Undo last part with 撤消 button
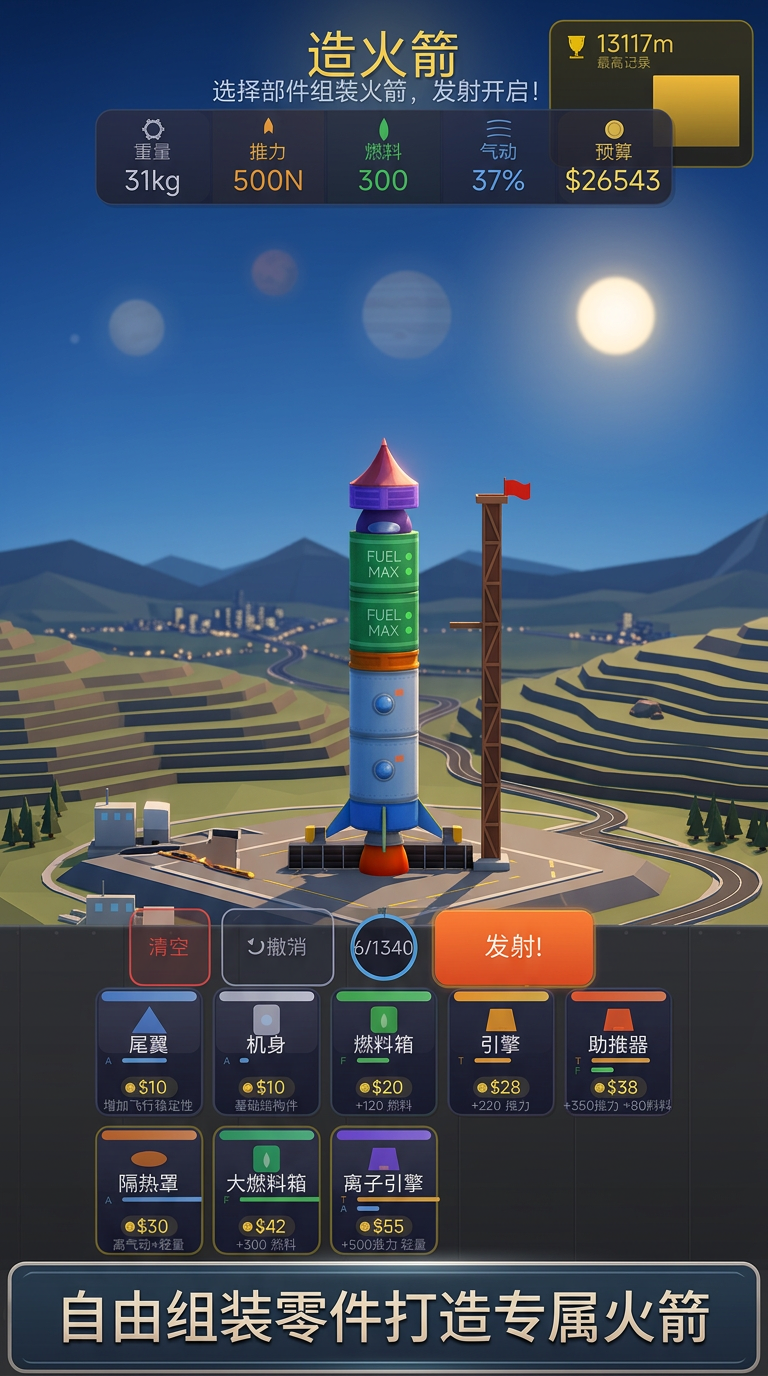 [x=277, y=947]
